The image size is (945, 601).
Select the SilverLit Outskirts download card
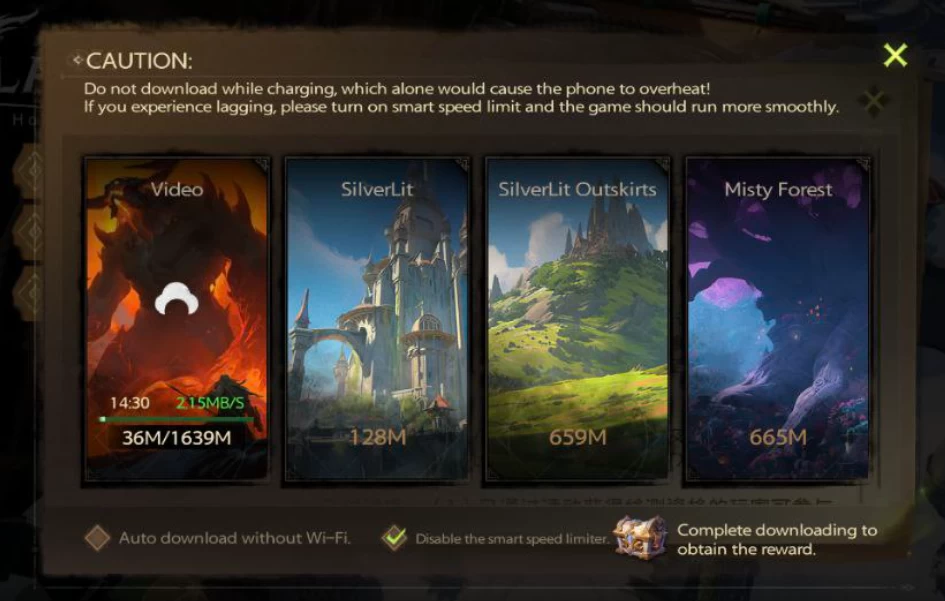577,319
